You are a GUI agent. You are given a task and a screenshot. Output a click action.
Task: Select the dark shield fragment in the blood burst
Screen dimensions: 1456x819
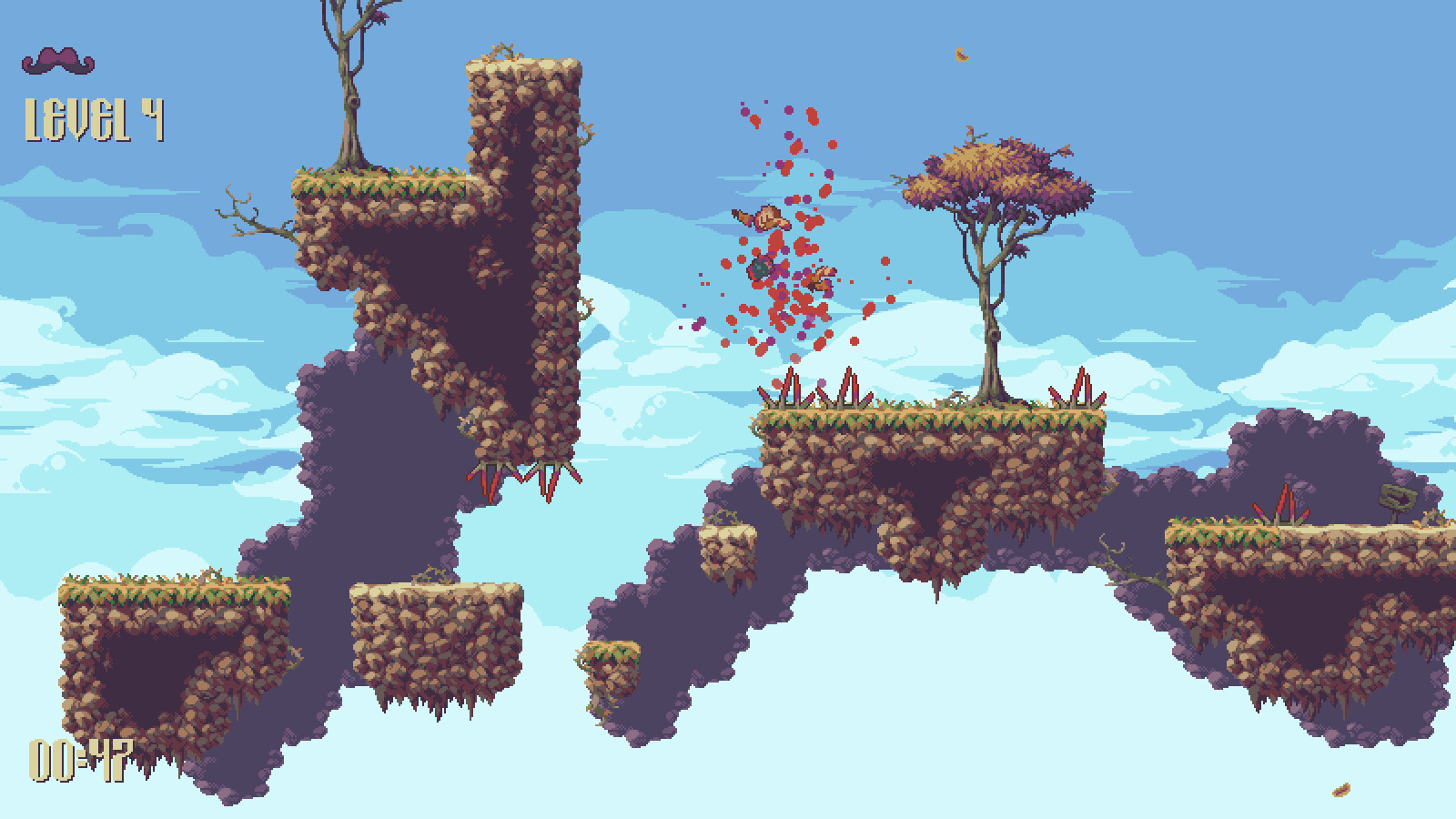[x=761, y=268]
